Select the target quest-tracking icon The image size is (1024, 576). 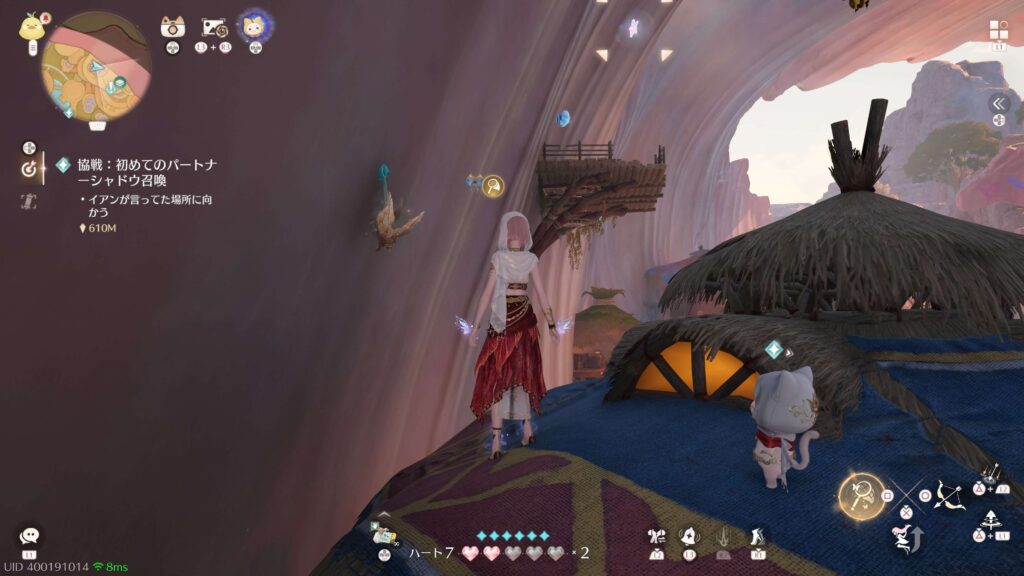(28, 170)
